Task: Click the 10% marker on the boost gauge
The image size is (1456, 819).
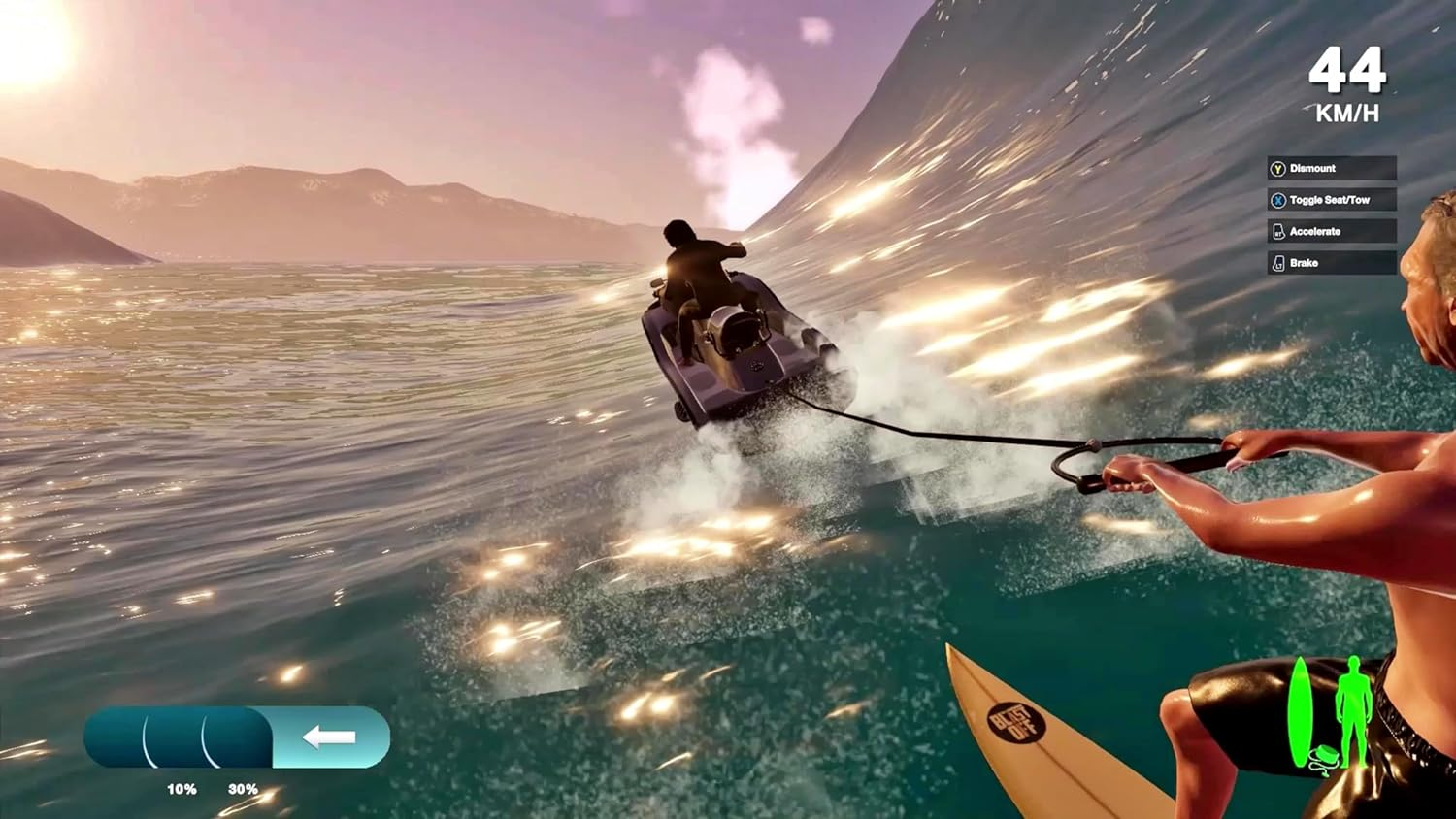Action: click(182, 789)
